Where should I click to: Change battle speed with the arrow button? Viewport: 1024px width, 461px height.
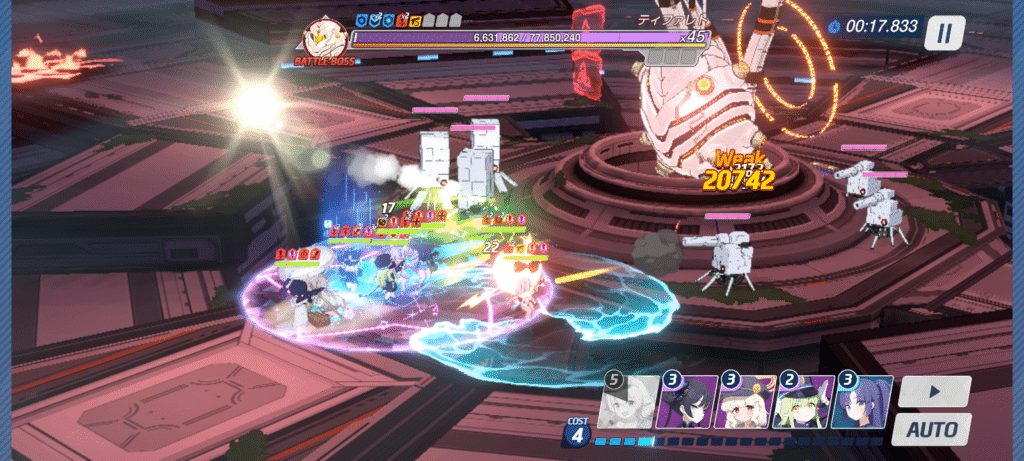coord(933,390)
